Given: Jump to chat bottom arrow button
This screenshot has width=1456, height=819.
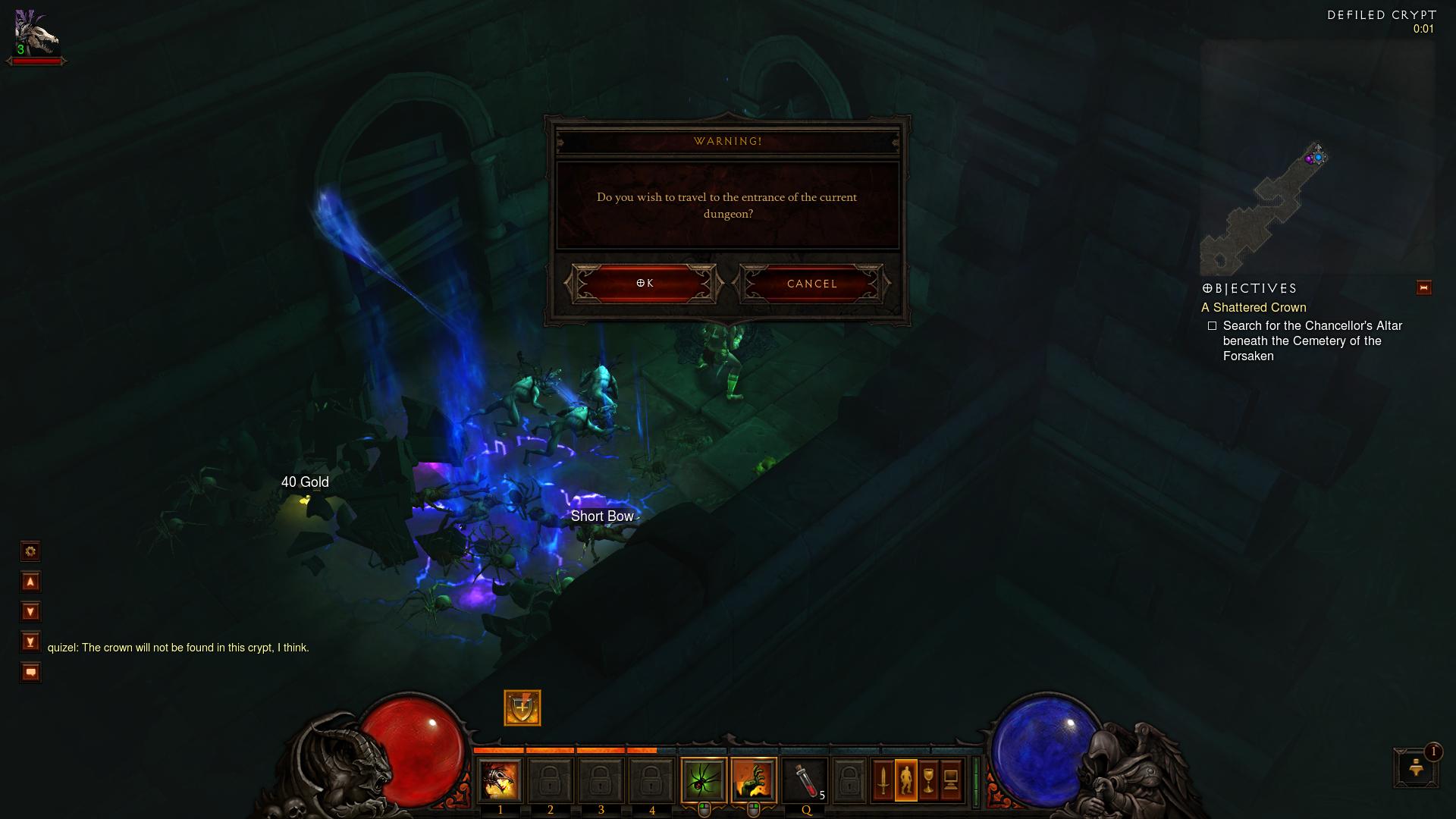Looking at the screenshot, I should (30, 642).
